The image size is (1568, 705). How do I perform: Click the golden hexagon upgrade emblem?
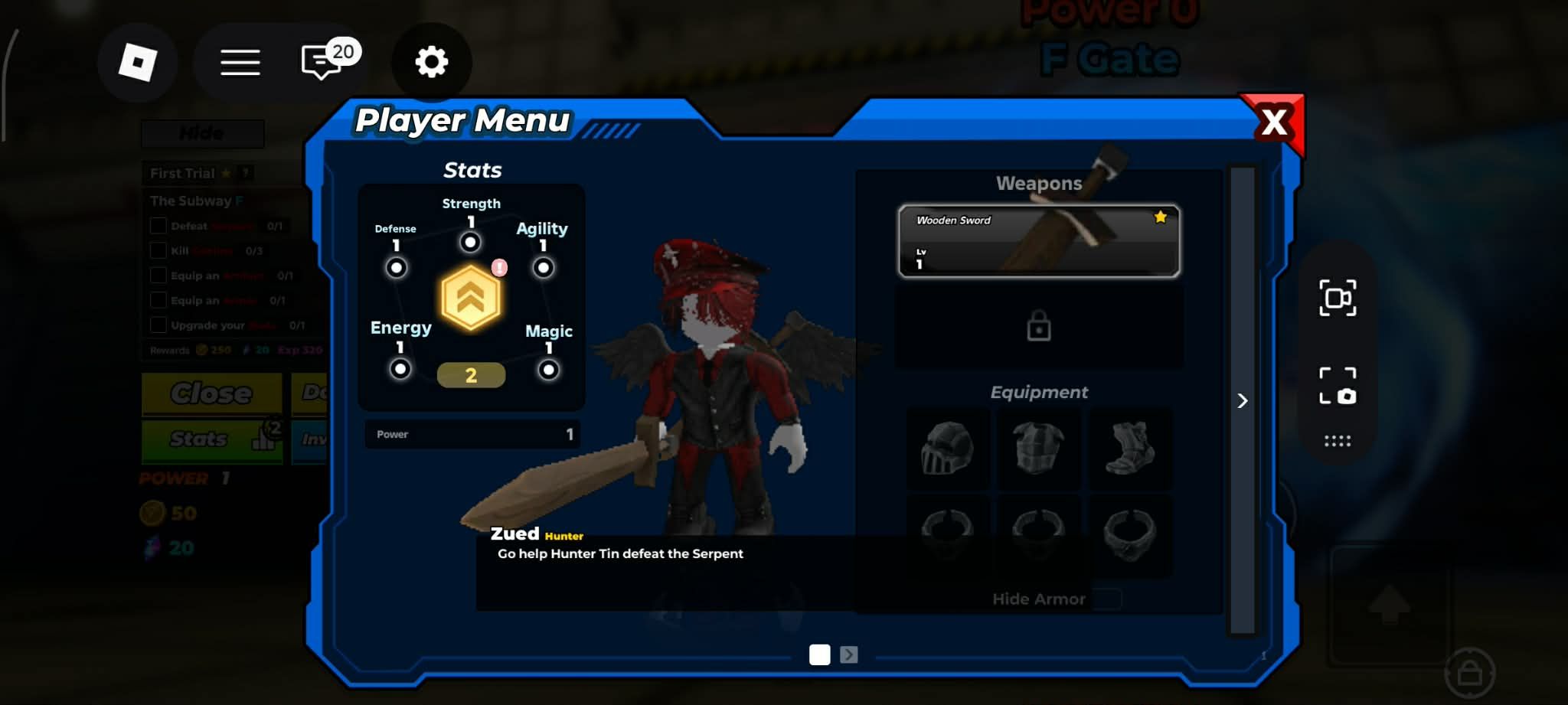[471, 299]
